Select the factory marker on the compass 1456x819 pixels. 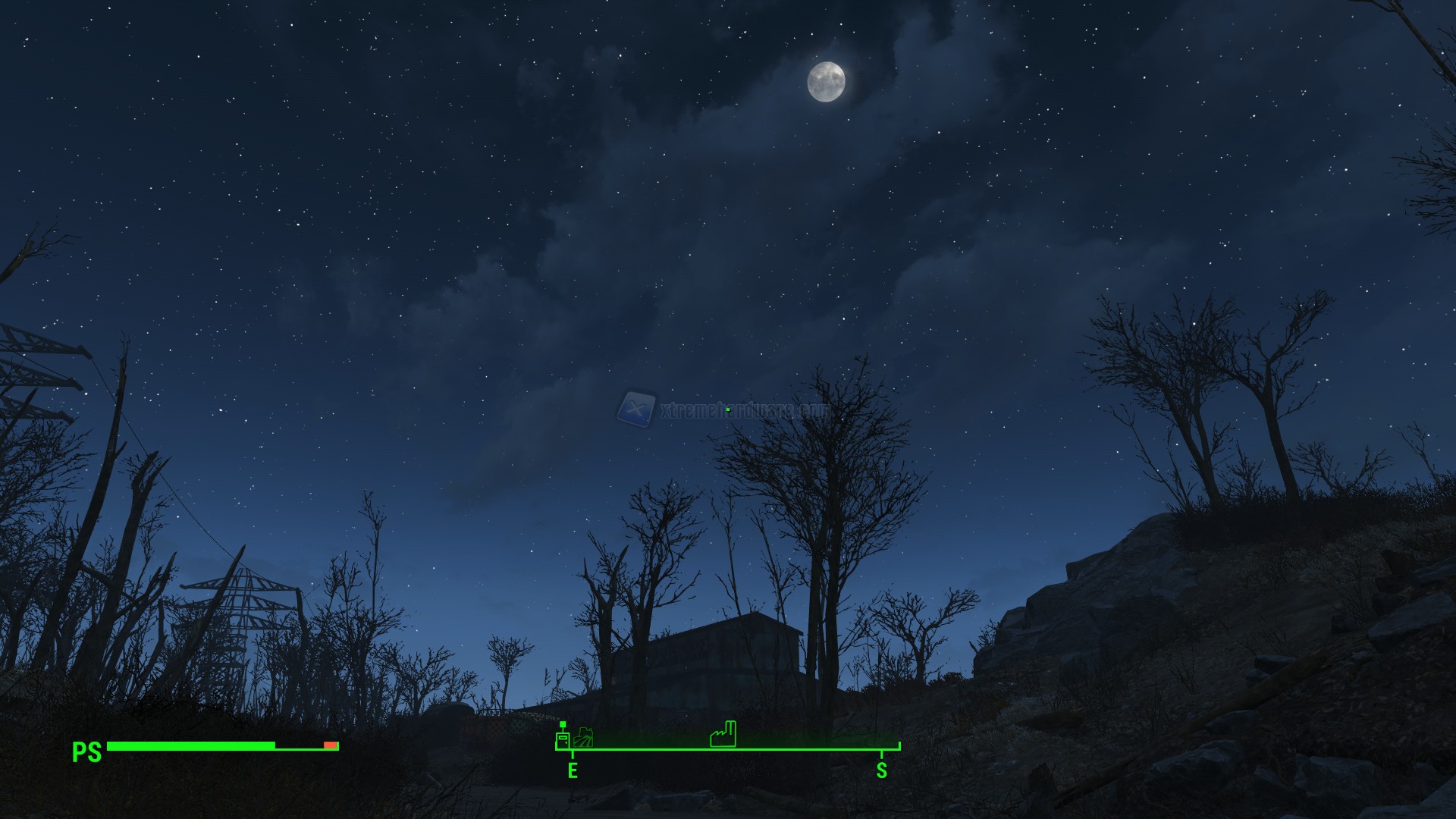coord(723,734)
